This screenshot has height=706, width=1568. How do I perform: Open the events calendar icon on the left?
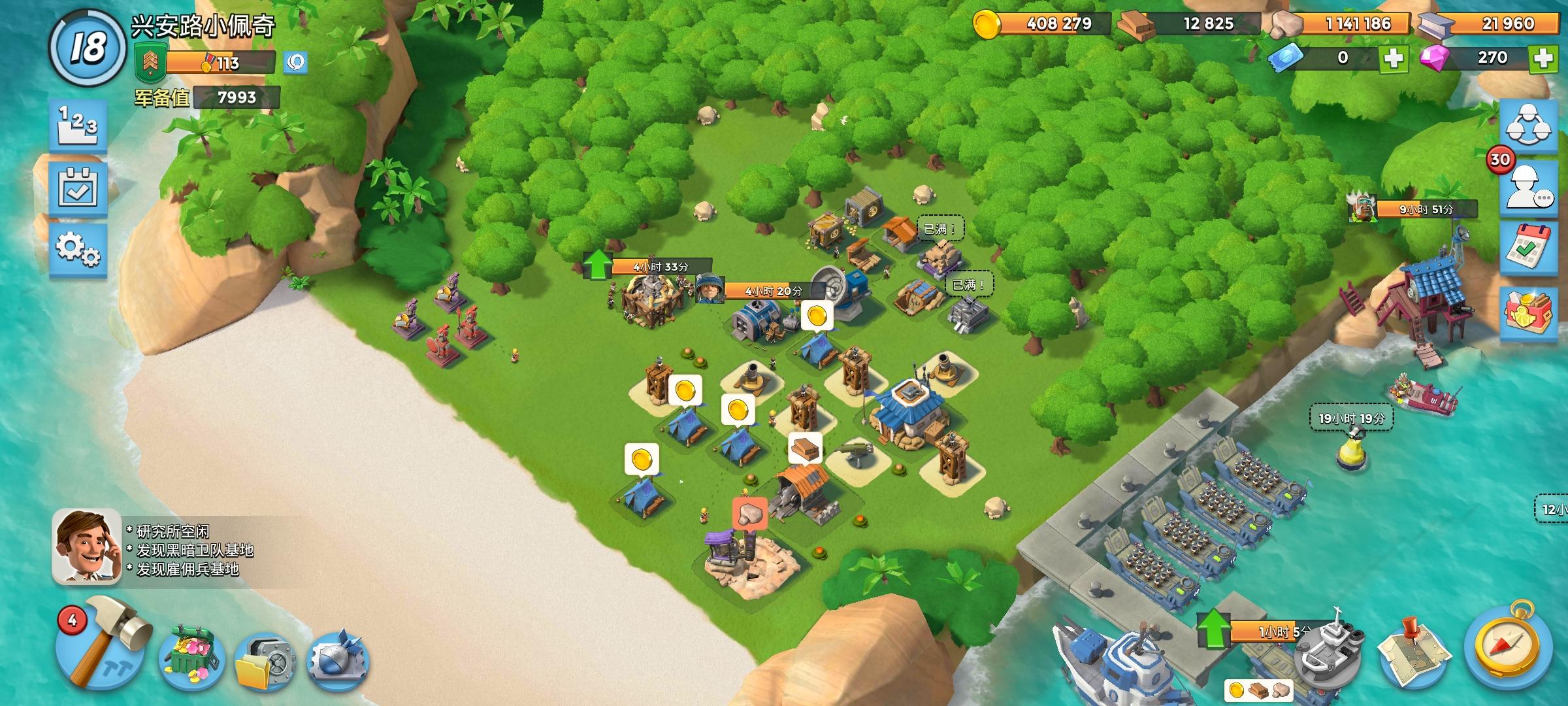click(78, 188)
